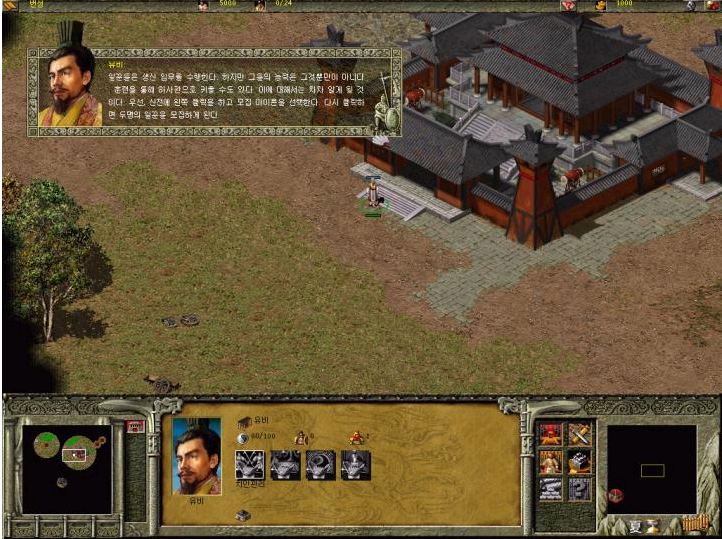This screenshot has width=722, height=539.
Task: Choose the red armored warrior command icon
Action: (552, 434)
